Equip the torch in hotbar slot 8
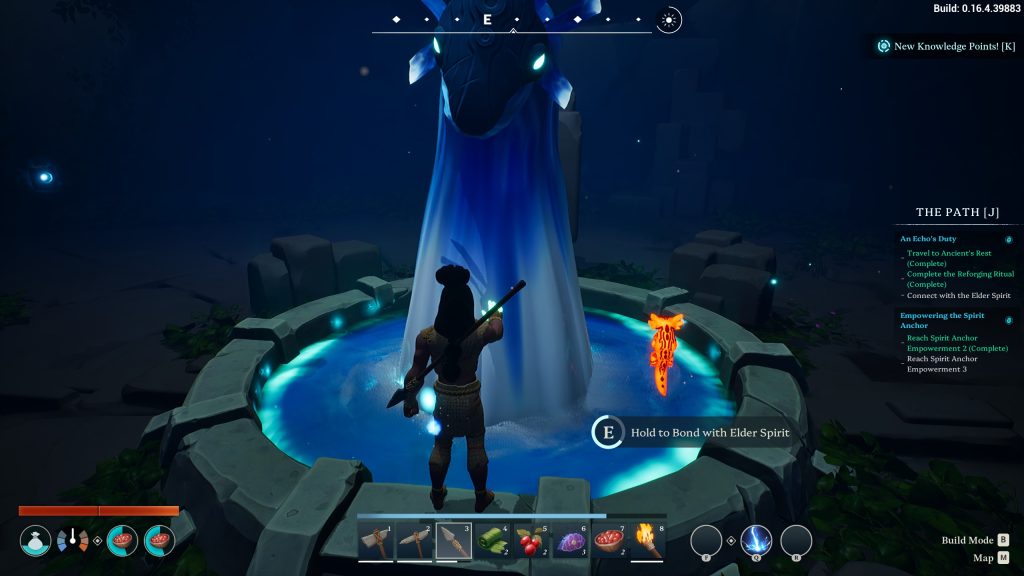Image resolution: width=1024 pixels, height=576 pixels. 649,540
